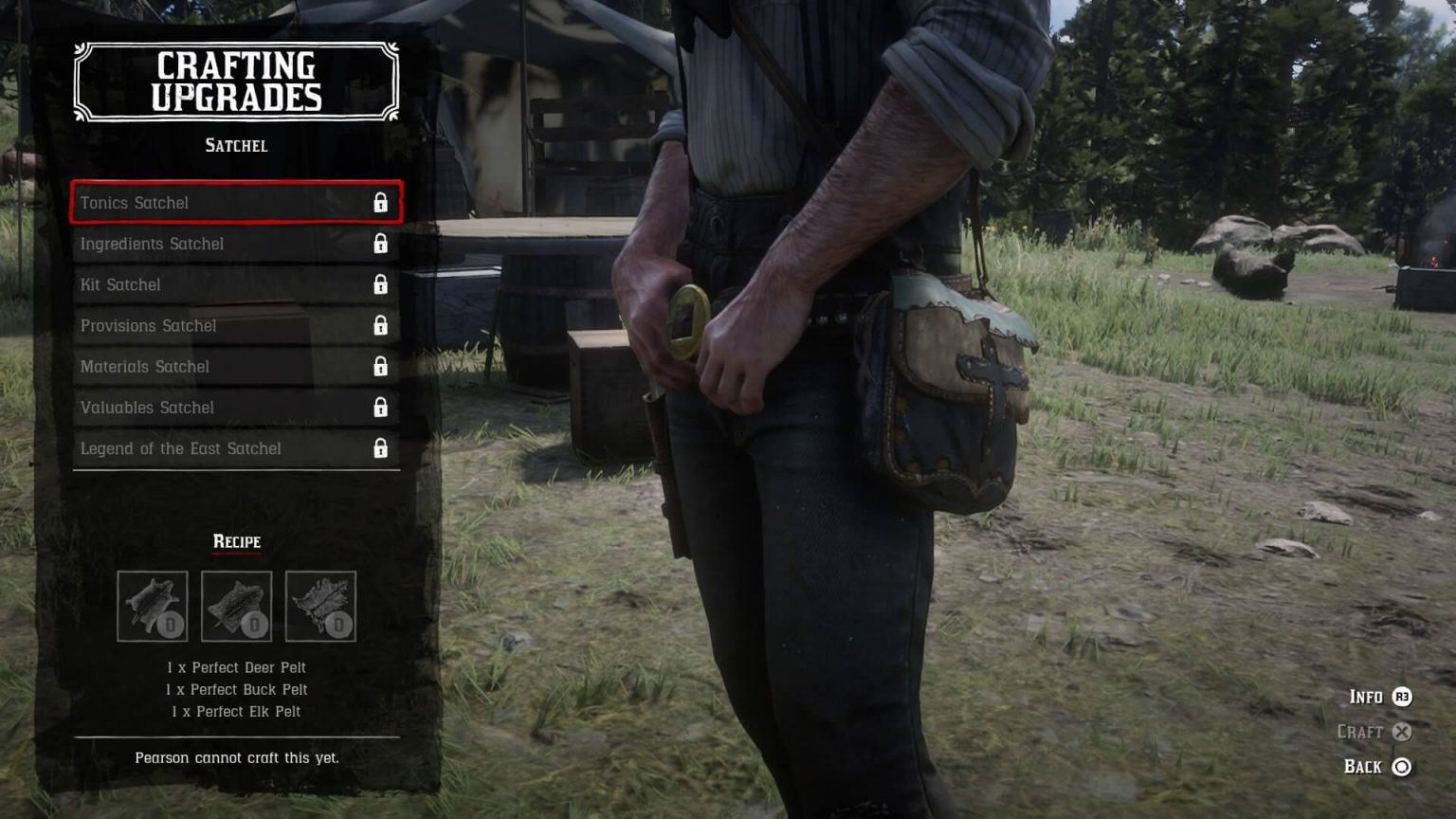Select the Tonics Satchel entry
This screenshot has height=819, width=1456.
click(x=235, y=203)
